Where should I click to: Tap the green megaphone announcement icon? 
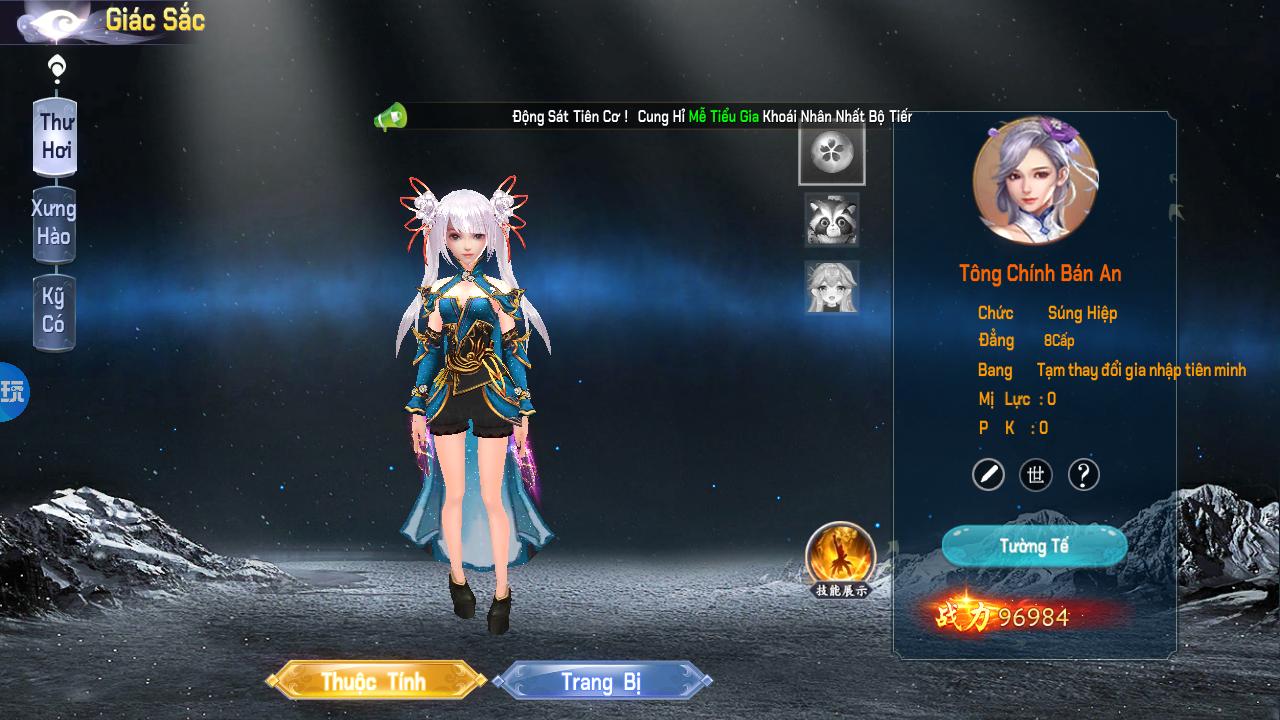coord(390,117)
